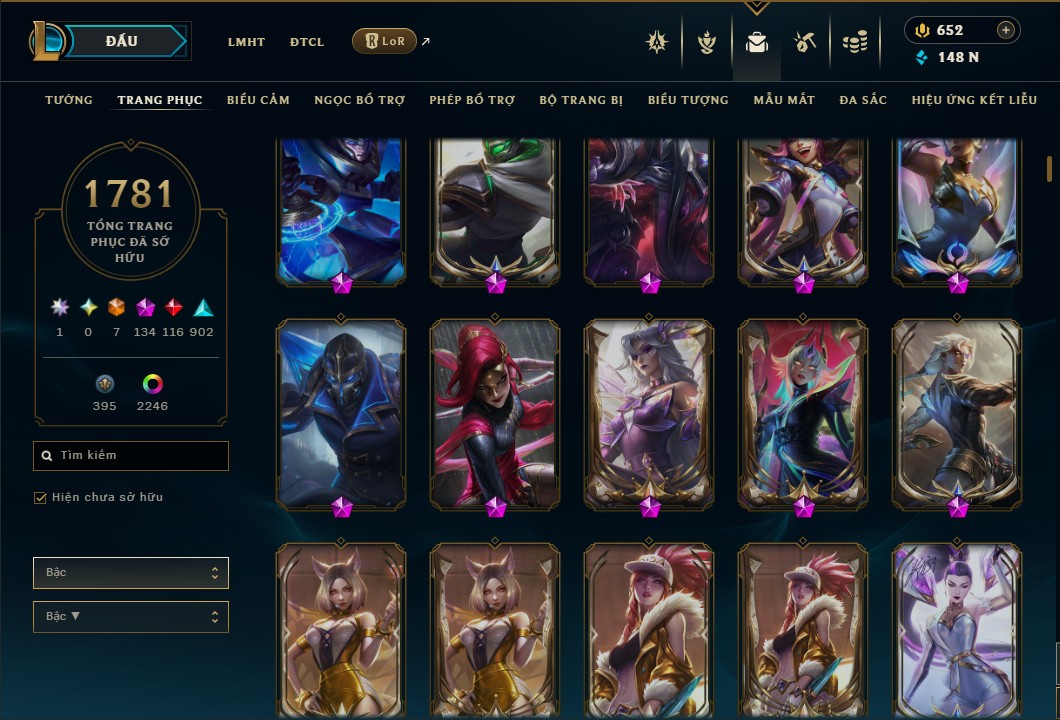Open the MẪU MẮT tab
The height and width of the screenshot is (720, 1060).
[x=784, y=100]
